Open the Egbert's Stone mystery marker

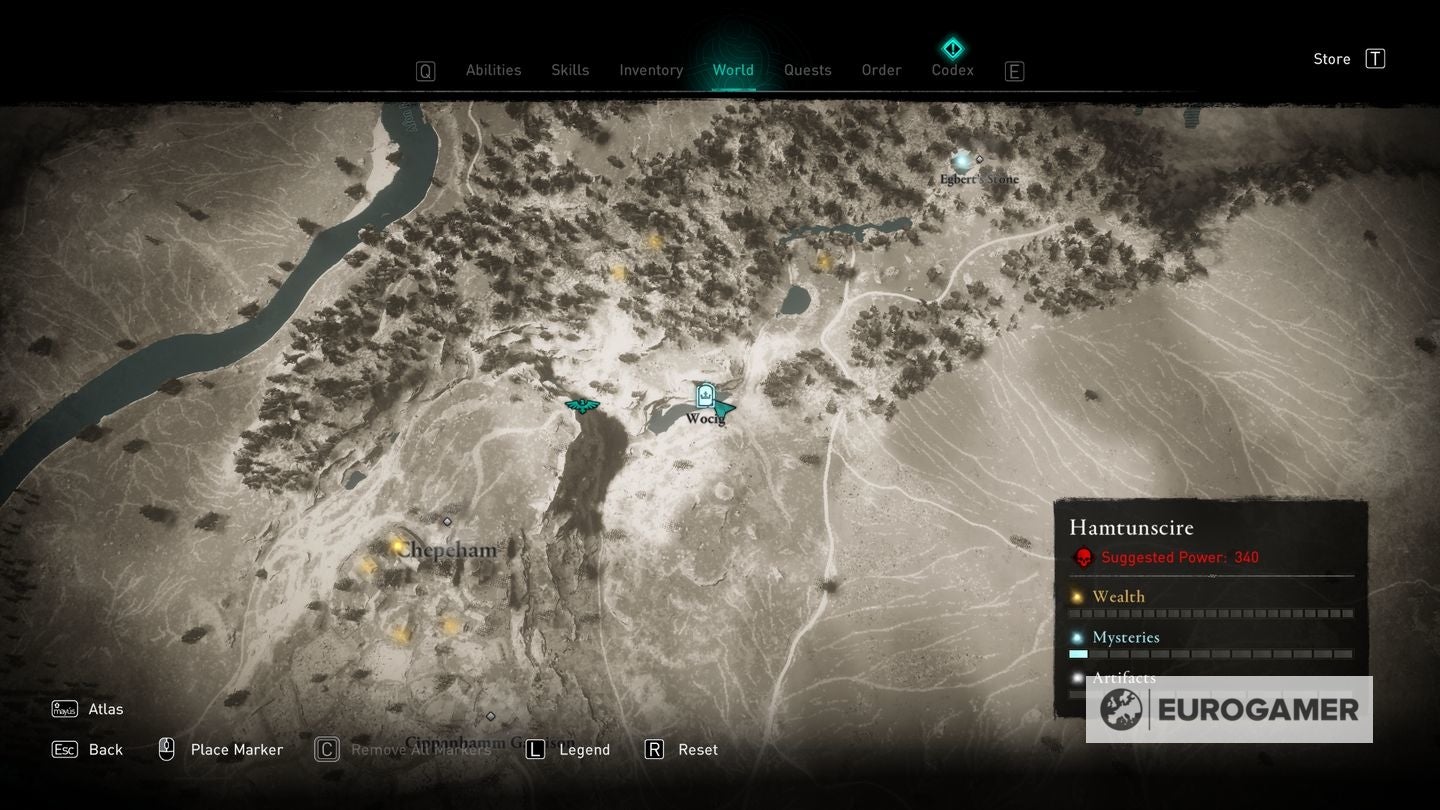[x=962, y=160]
